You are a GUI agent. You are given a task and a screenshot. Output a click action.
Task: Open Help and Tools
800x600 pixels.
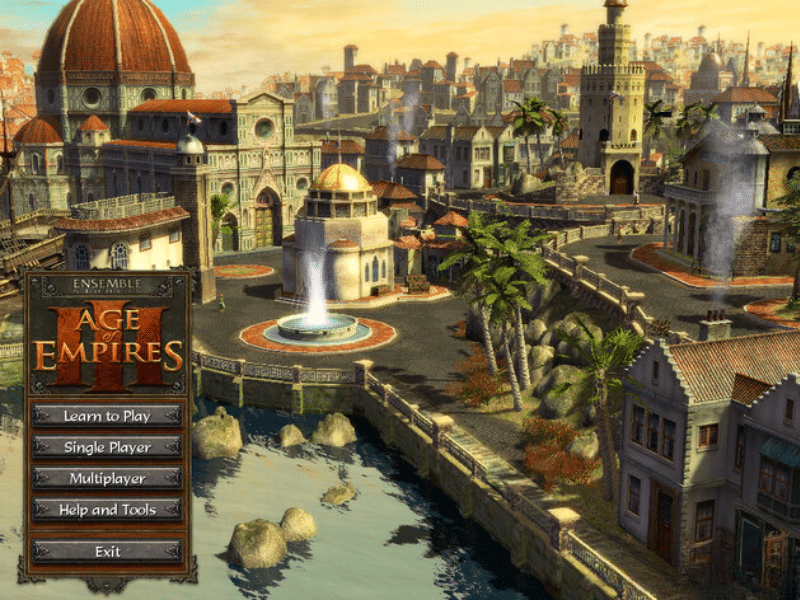107,510
